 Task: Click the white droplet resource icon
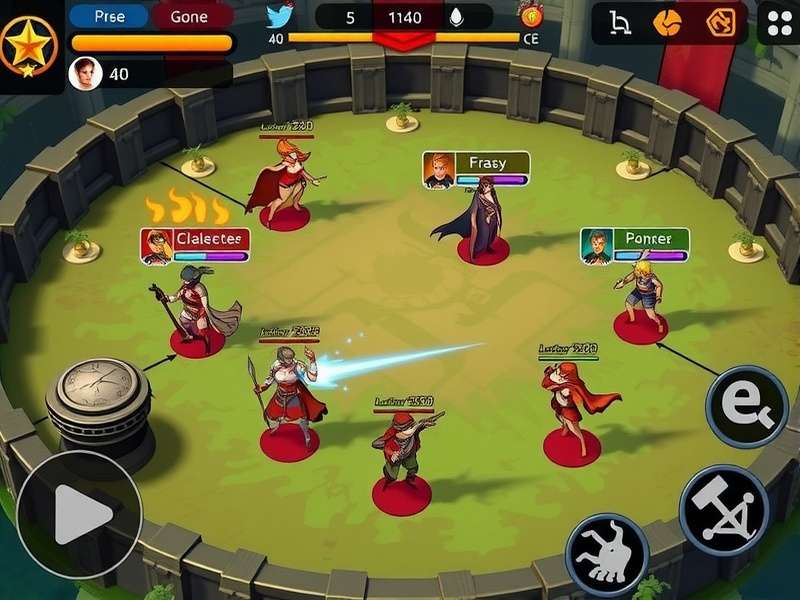tap(456, 17)
